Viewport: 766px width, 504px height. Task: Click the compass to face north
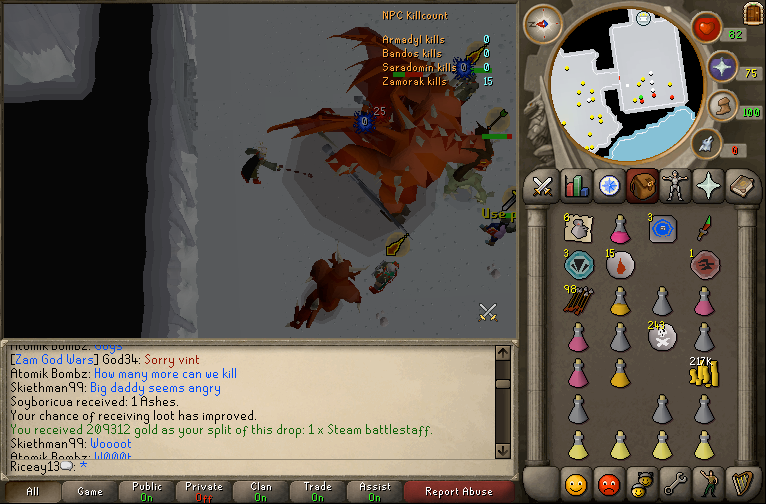click(x=541, y=23)
